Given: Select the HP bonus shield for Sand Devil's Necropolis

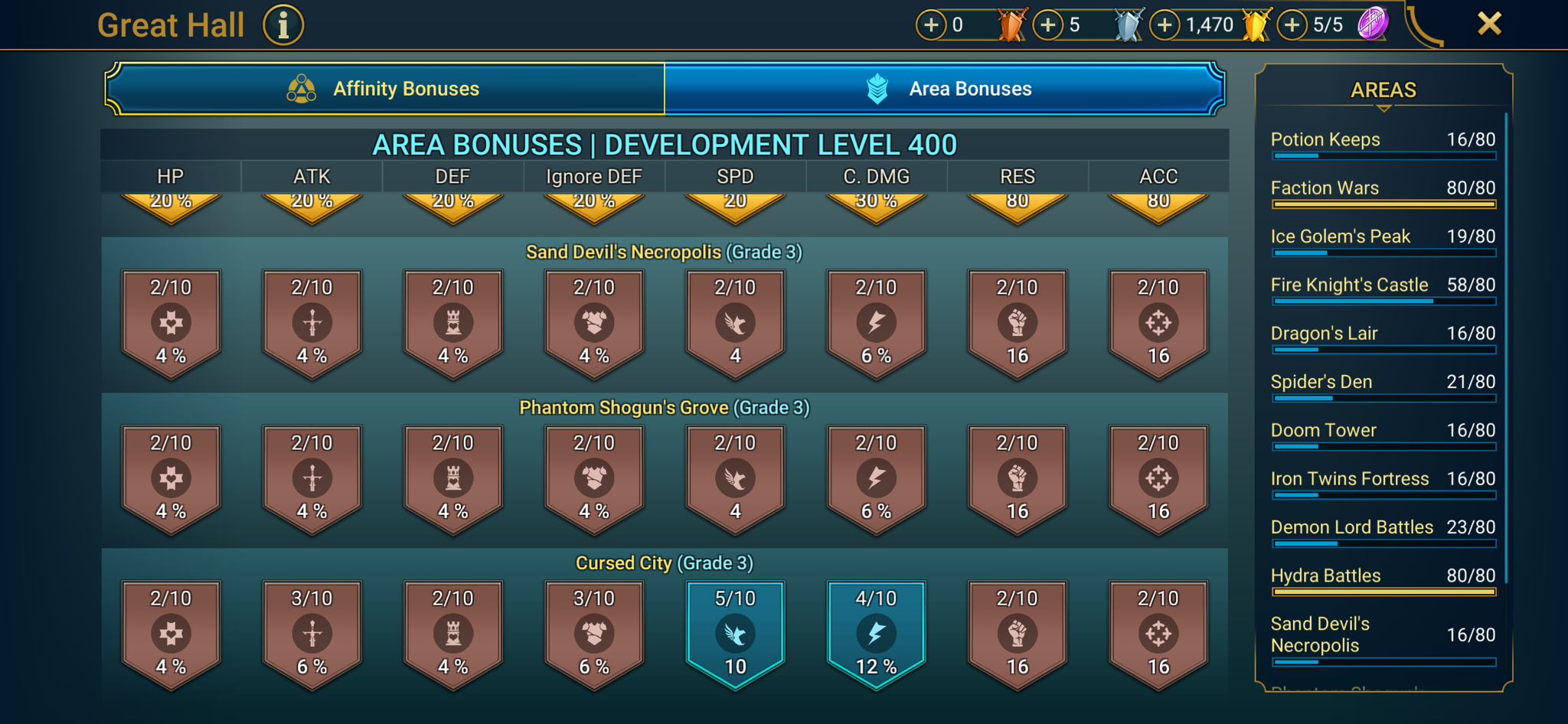Looking at the screenshot, I should 171,323.
